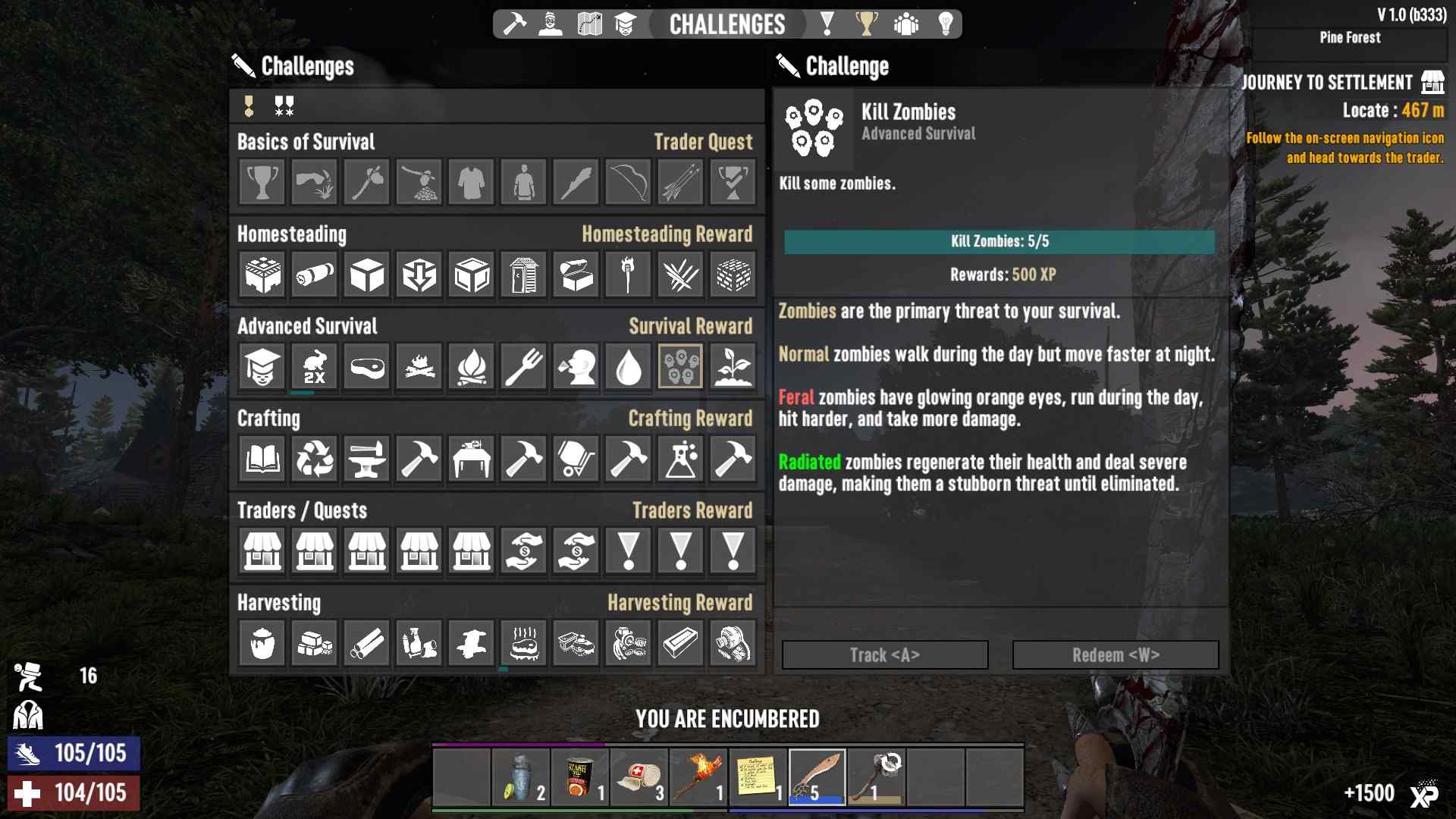Choose the outhouse challenge in Homesteading

click(524, 275)
